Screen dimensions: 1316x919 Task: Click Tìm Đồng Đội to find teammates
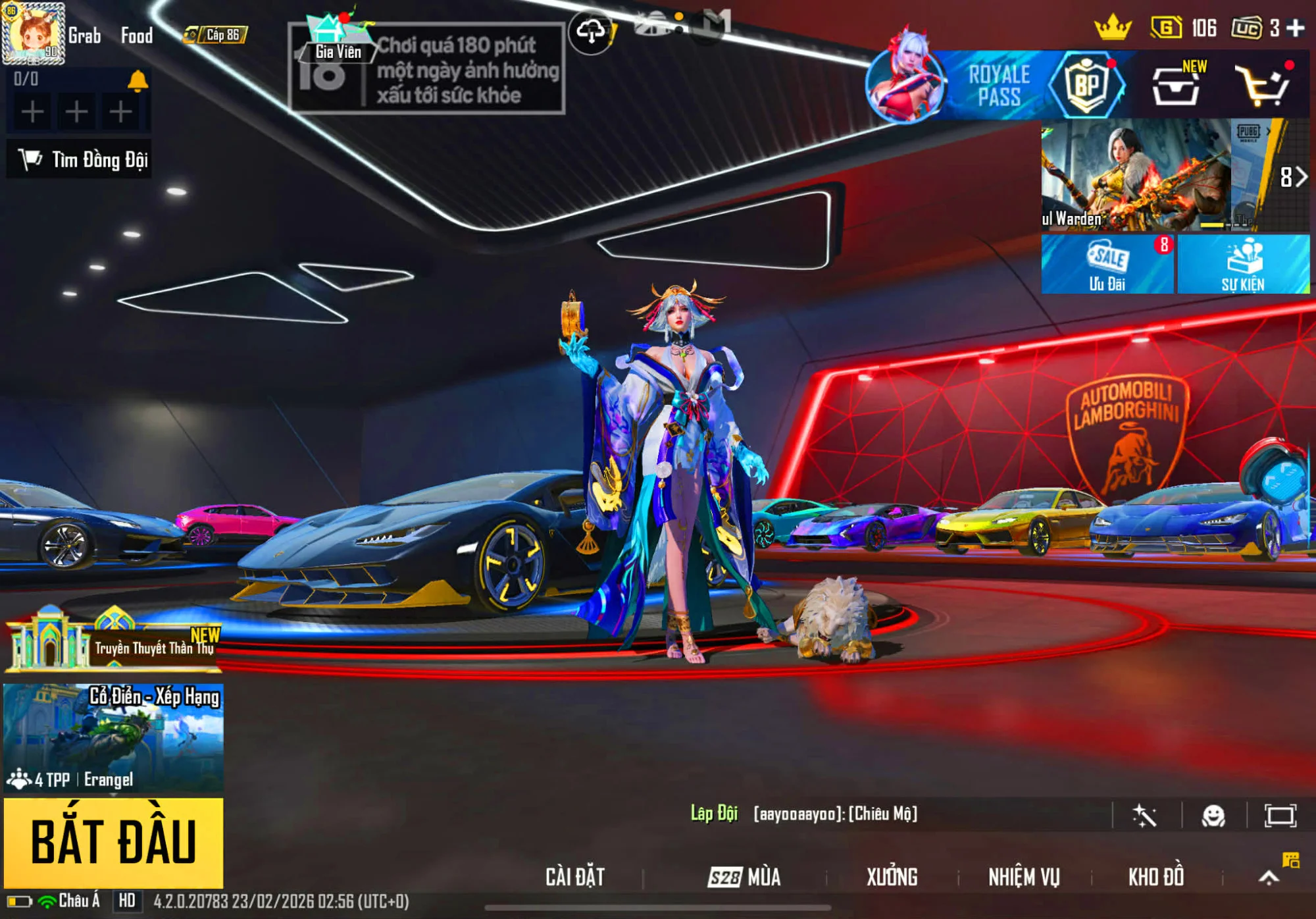click(x=80, y=159)
